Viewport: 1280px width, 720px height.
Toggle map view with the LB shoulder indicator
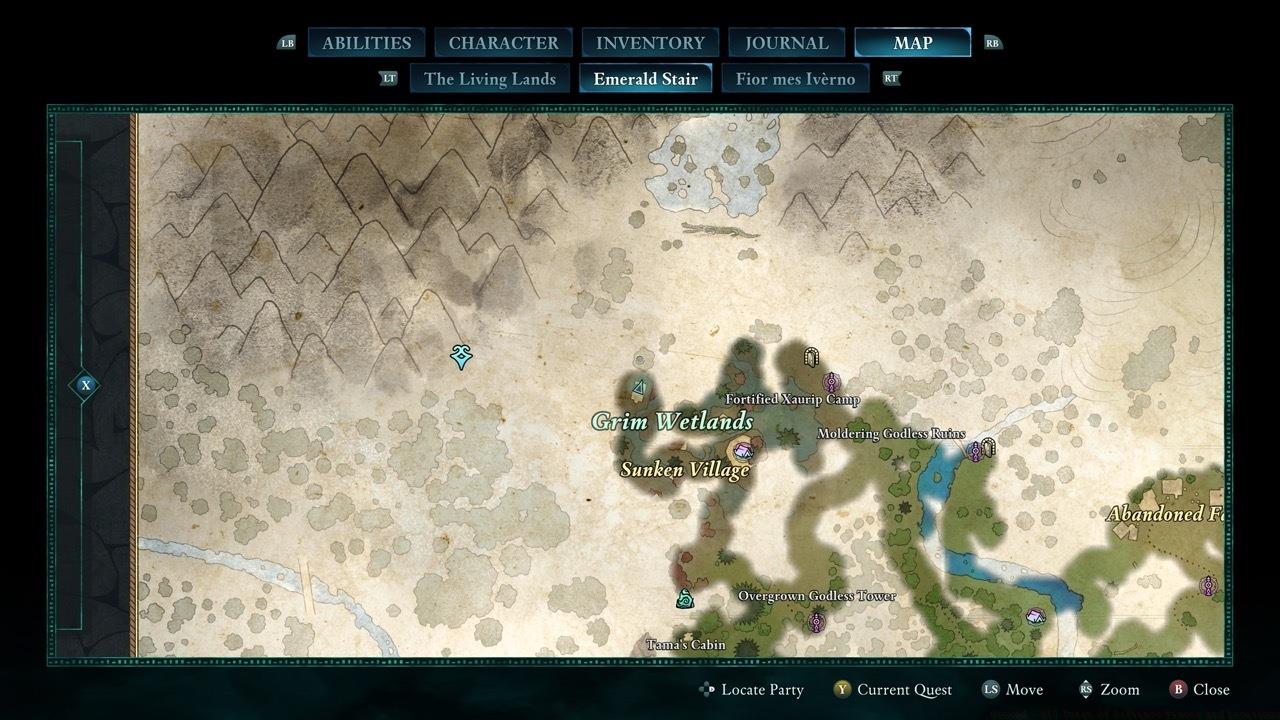pos(289,42)
